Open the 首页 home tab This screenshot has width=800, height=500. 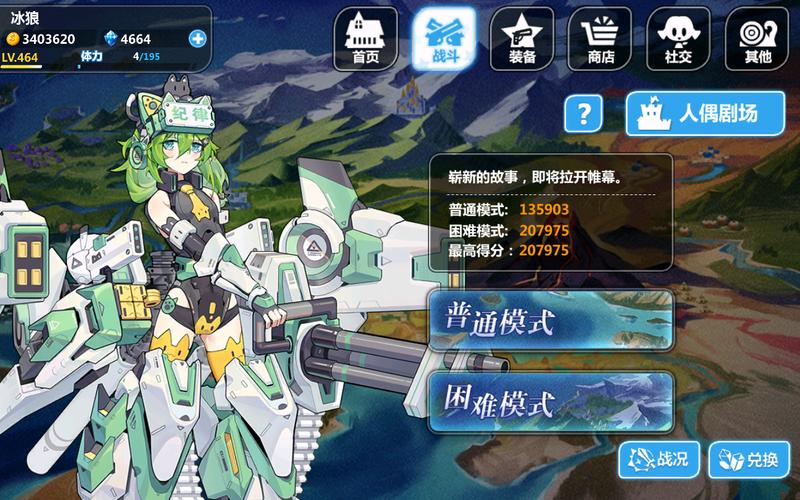click(x=365, y=40)
